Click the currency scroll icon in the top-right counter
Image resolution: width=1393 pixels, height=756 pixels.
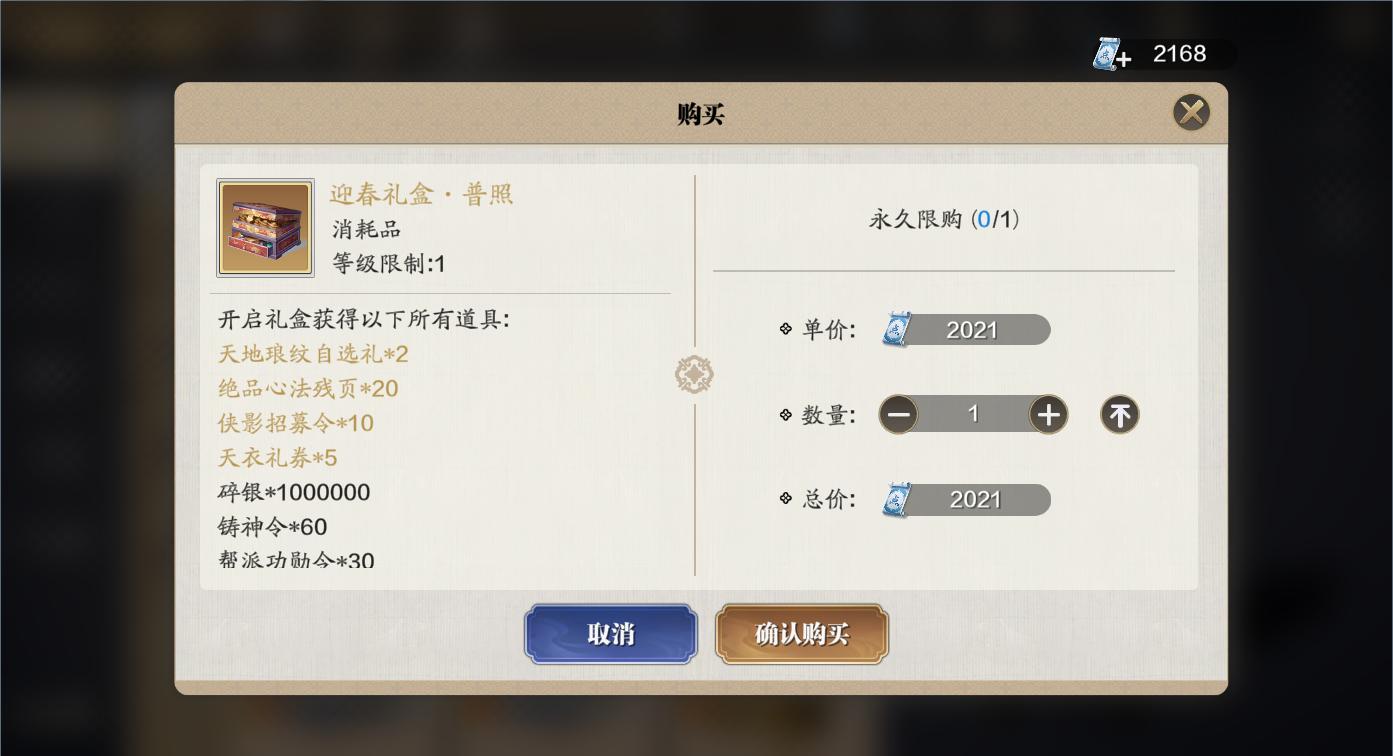click(1107, 54)
